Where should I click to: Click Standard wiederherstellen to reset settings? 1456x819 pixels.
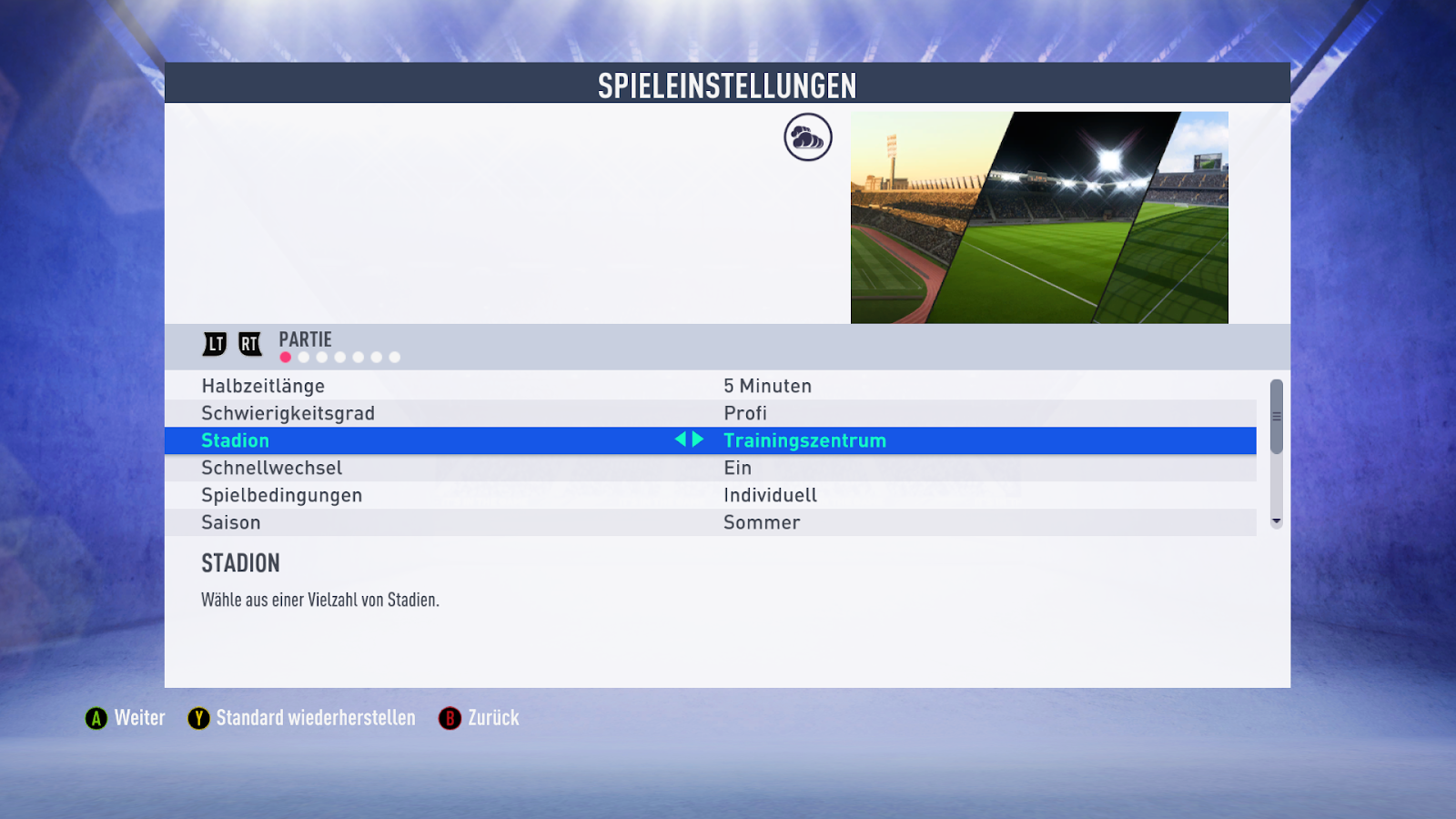[x=315, y=718]
